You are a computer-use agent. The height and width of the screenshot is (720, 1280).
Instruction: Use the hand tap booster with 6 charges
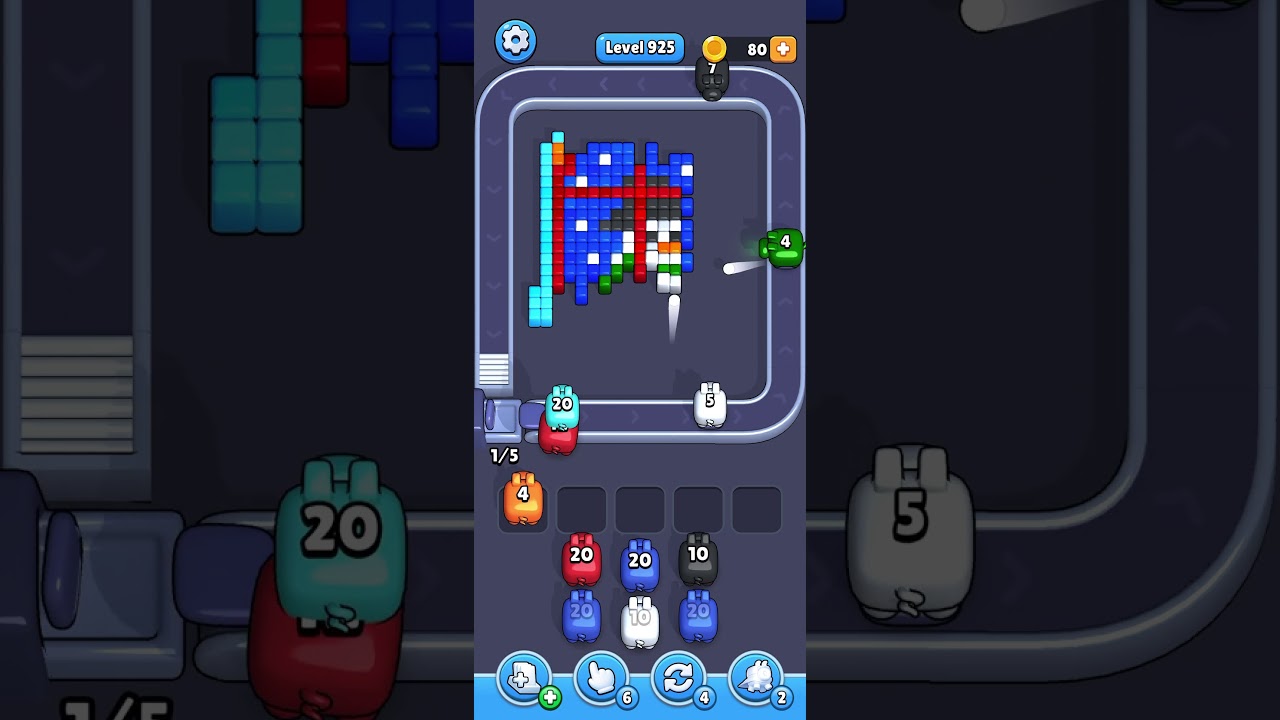point(600,678)
